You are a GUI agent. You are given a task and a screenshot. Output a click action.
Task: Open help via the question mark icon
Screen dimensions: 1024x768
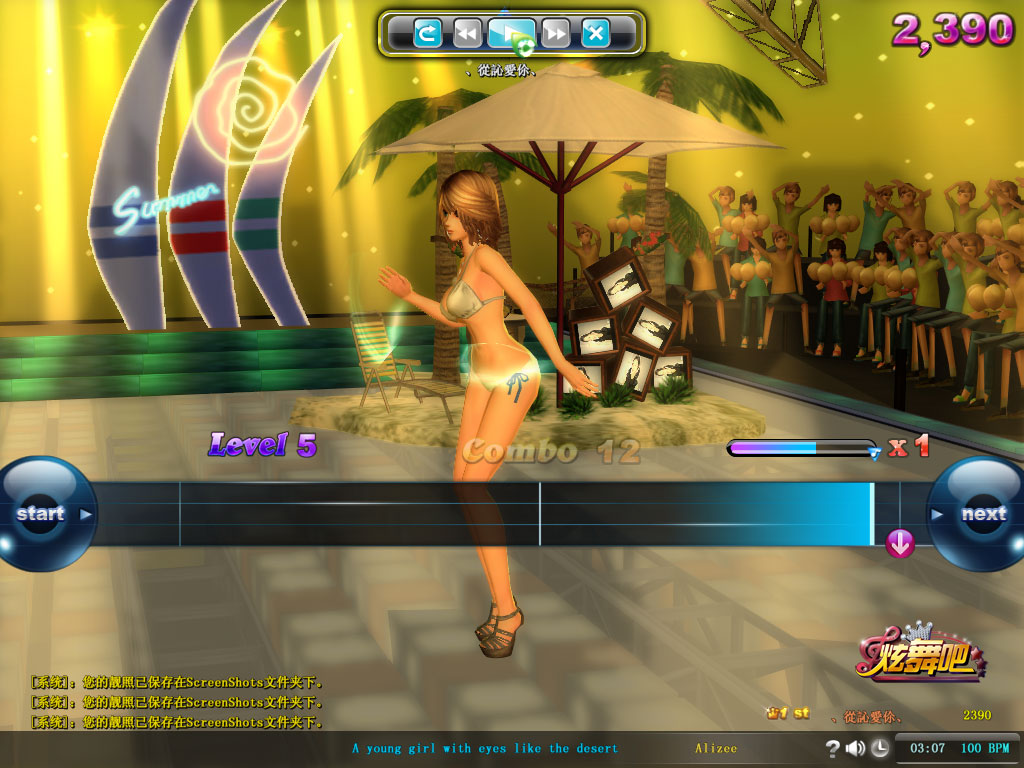832,748
